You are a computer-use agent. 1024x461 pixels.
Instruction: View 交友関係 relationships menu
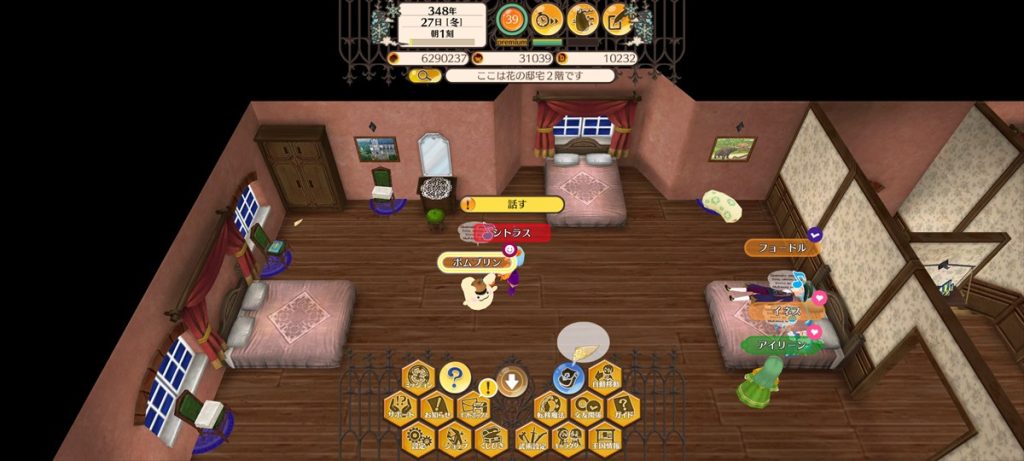click(x=586, y=406)
